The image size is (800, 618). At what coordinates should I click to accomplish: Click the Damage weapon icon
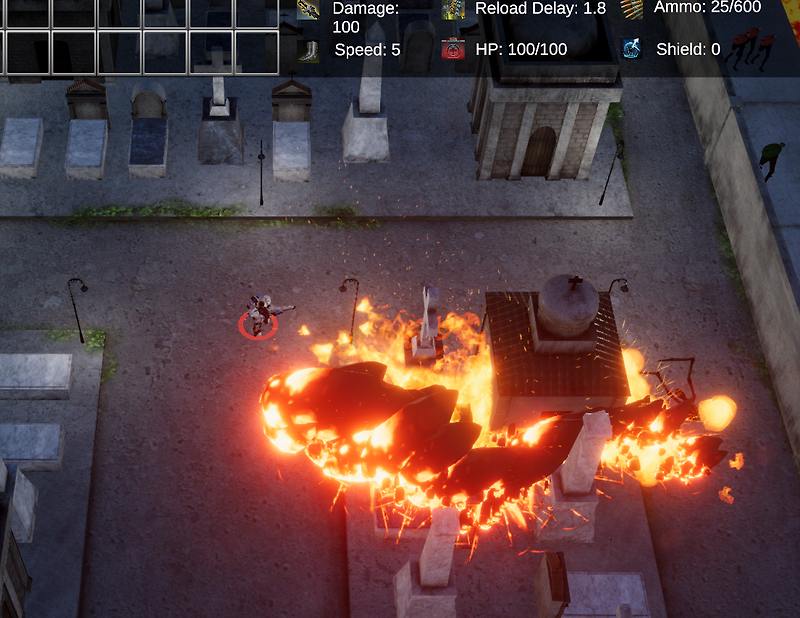pos(308,9)
